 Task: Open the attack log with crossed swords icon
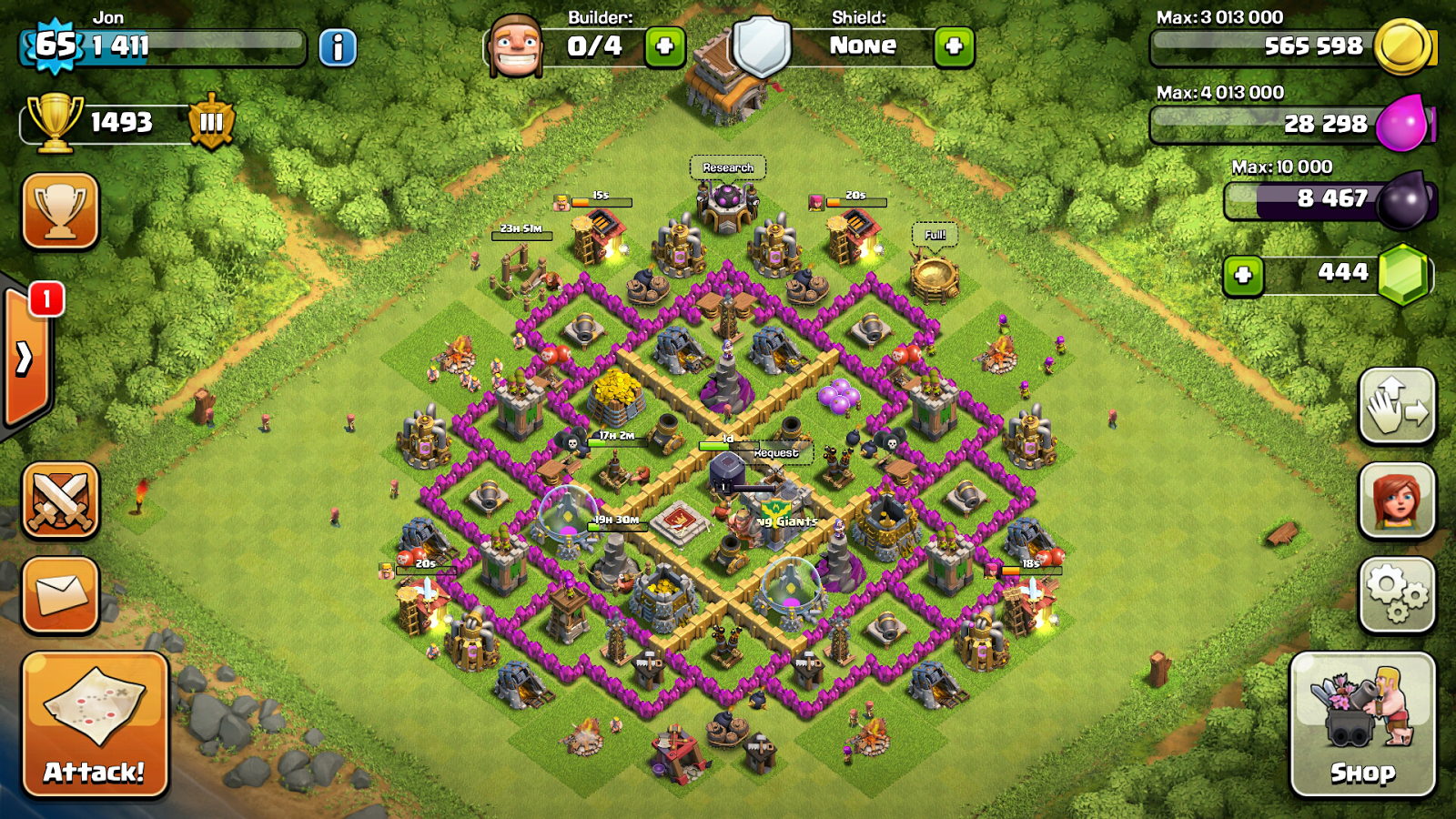[59, 499]
